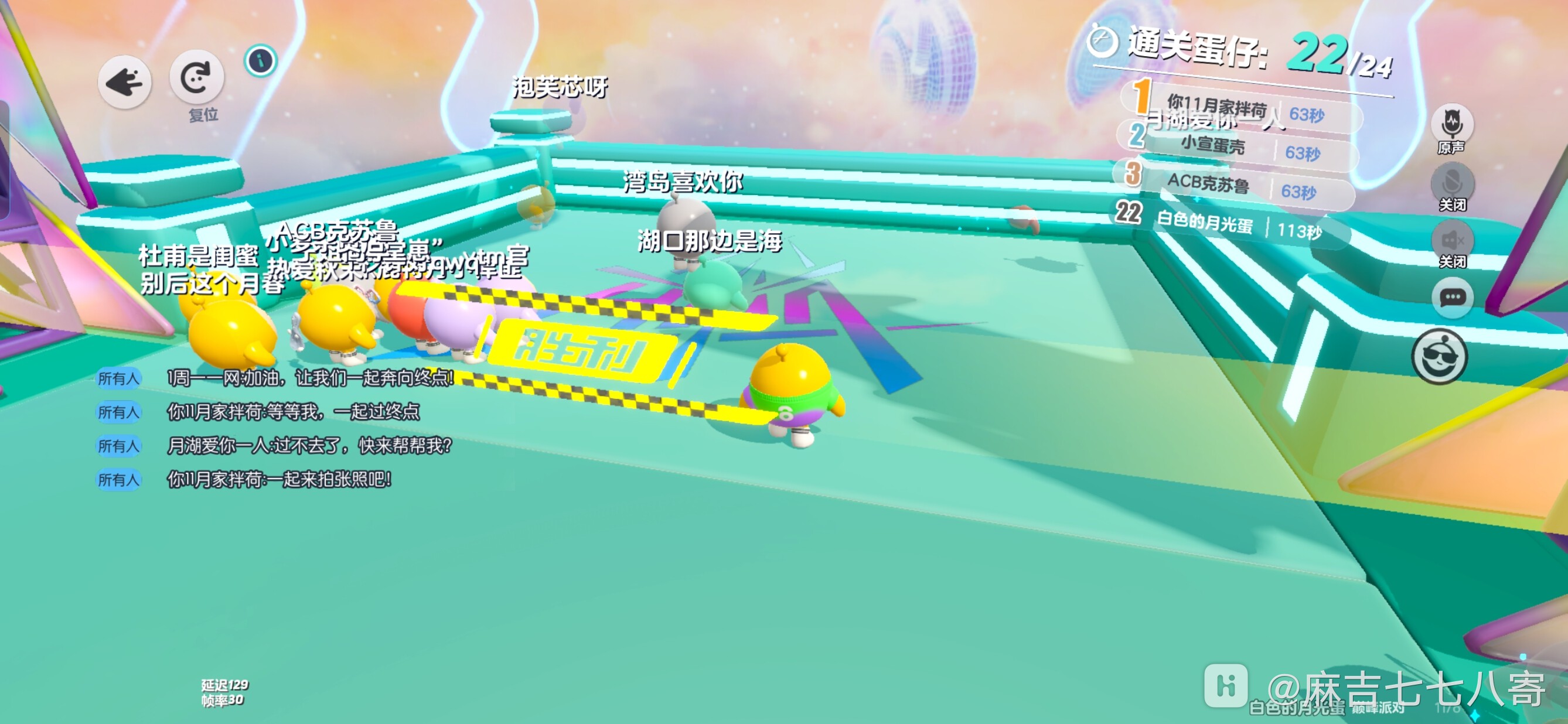Click the back arrow exit icon
This screenshot has height=724, width=1568.
coord(124,81)
